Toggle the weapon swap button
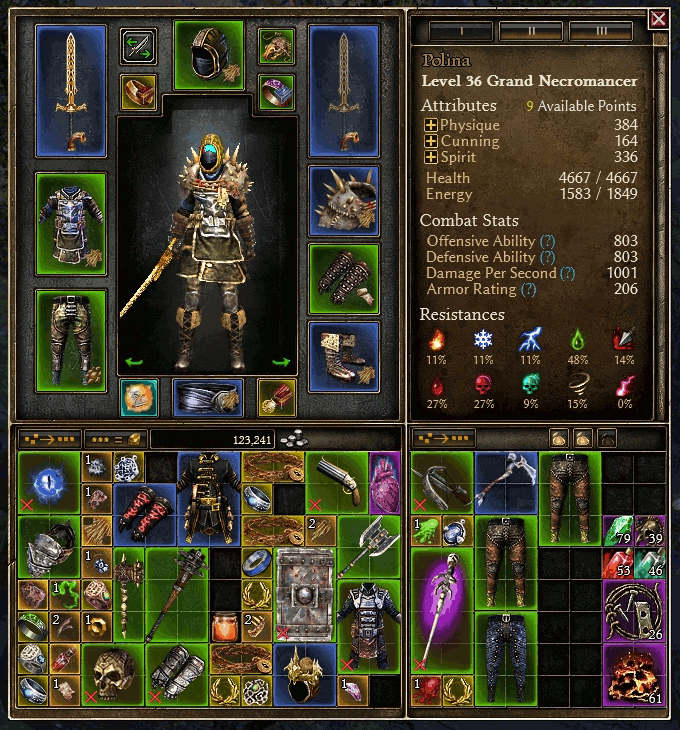Image resolution: width=680 pixels, height=730 pixels. (138, 45)
